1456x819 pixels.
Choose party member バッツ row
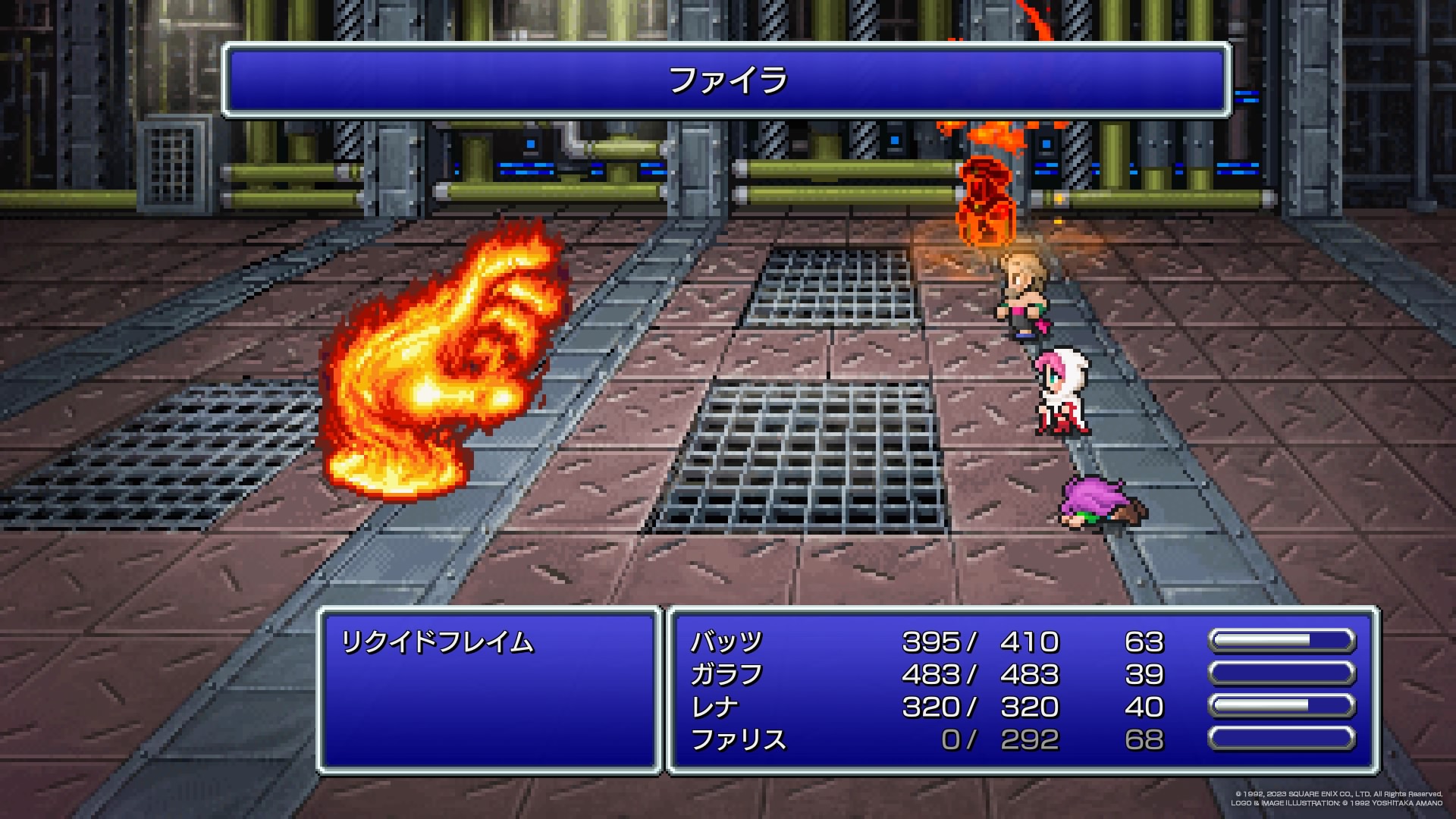click(726, 642)
